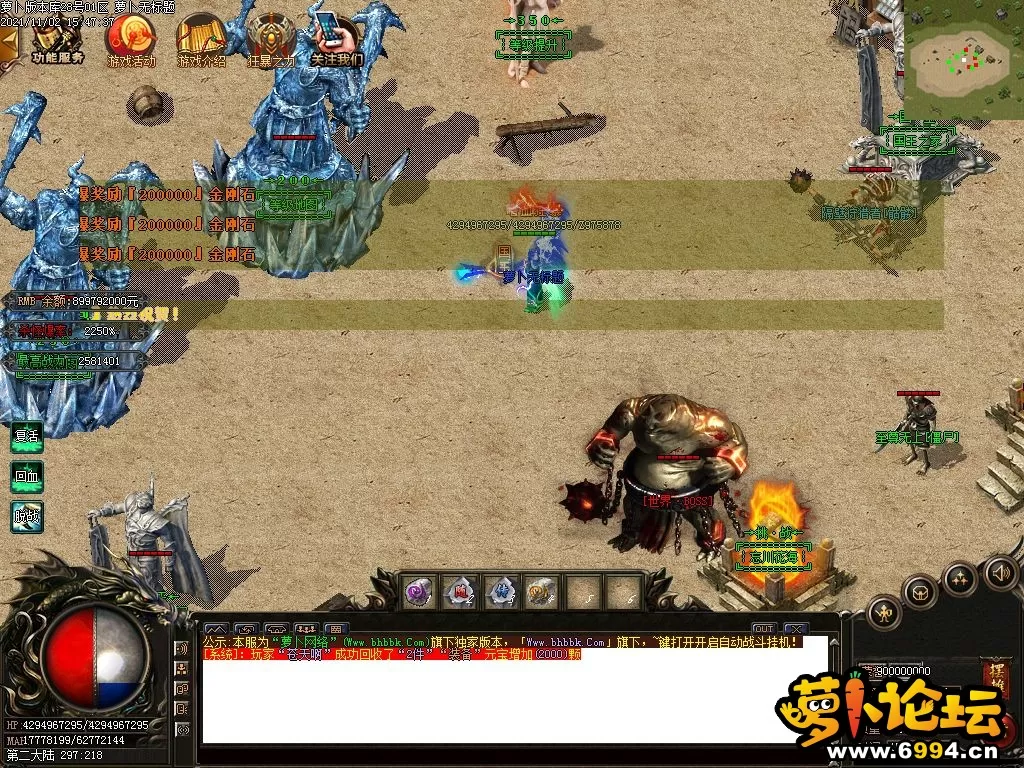The height and width of the screenshot is (768, 1024).
Task: Click the 复活 revive button
Action: [27, 437]
